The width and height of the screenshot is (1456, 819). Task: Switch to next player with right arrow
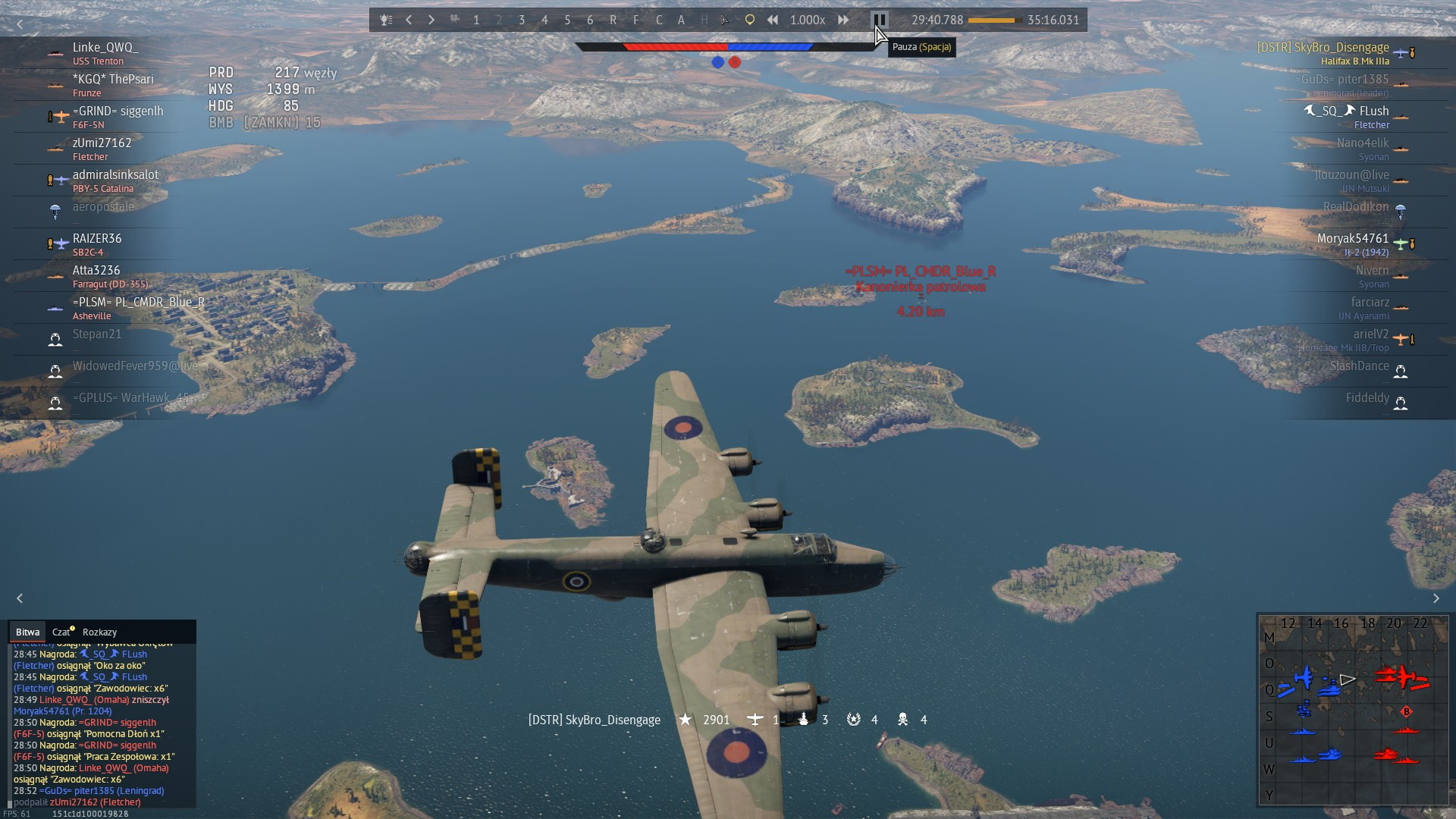[x=431, y=20]
